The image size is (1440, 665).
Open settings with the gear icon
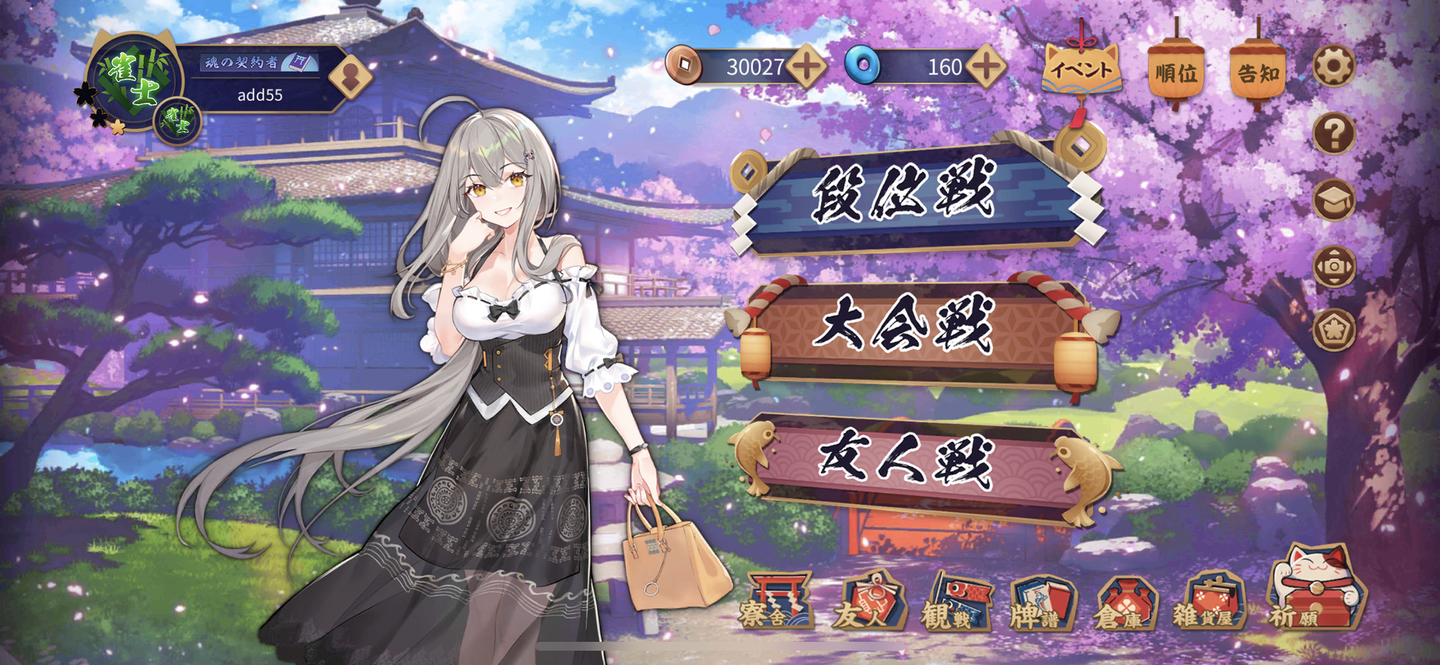coord(1334,66)
